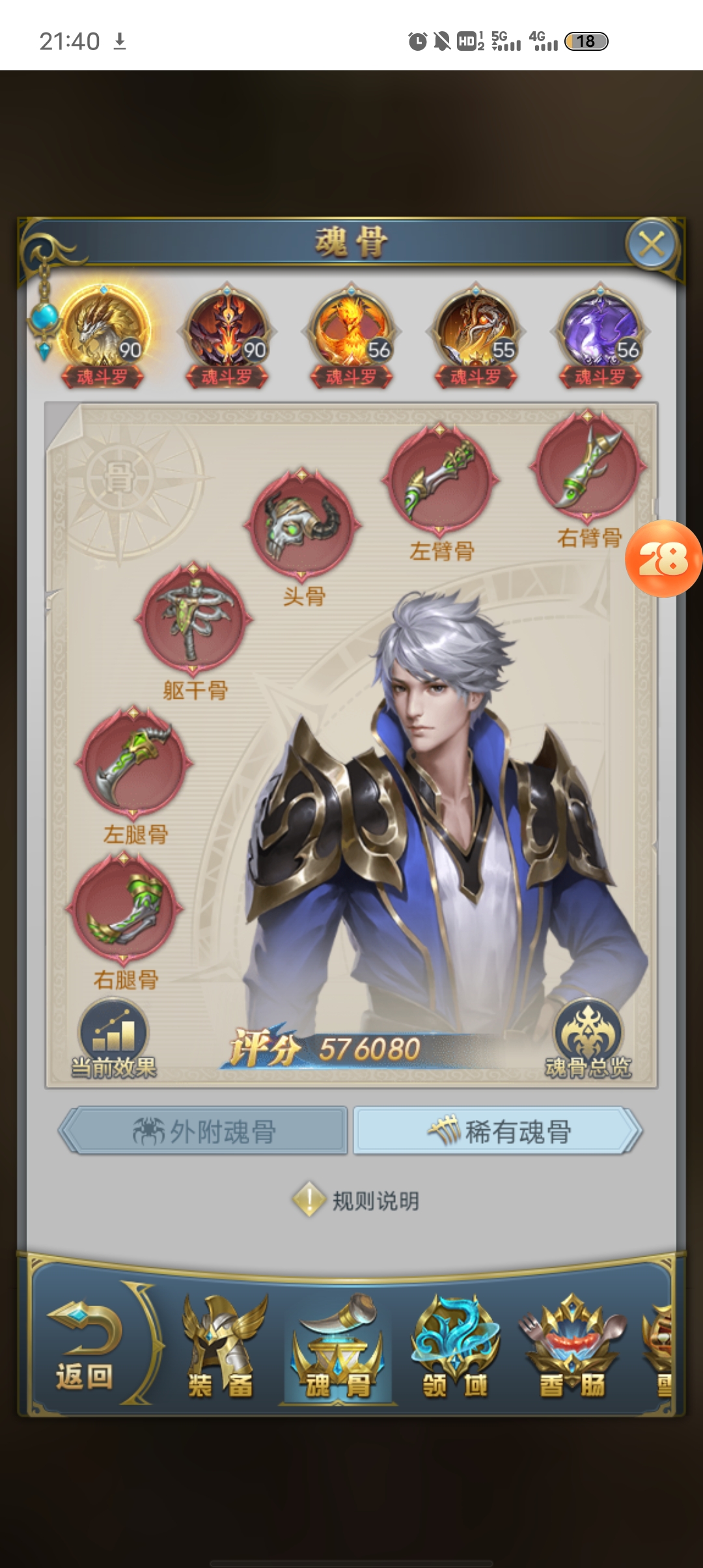
Task: Open the 躯干骨 torso slot
Action: [193, 619]
